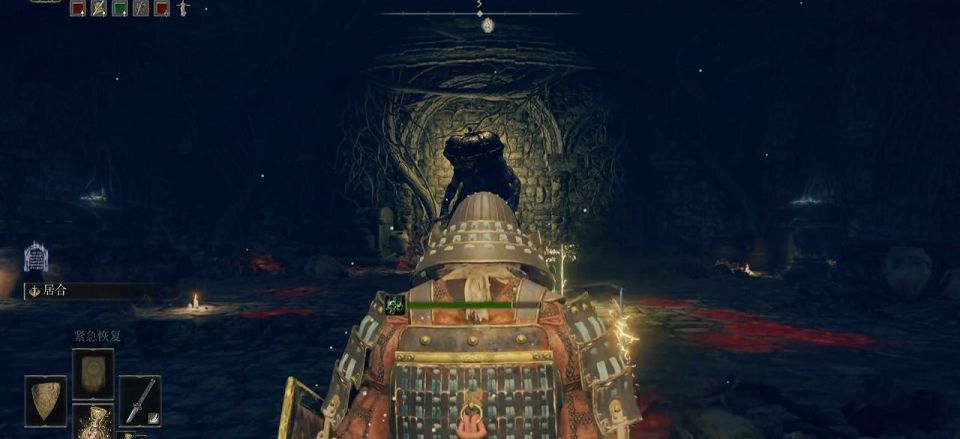Click the compass bar
Image resolution: width=960 pixels, height=439 pixels.
tap(480, 13)
